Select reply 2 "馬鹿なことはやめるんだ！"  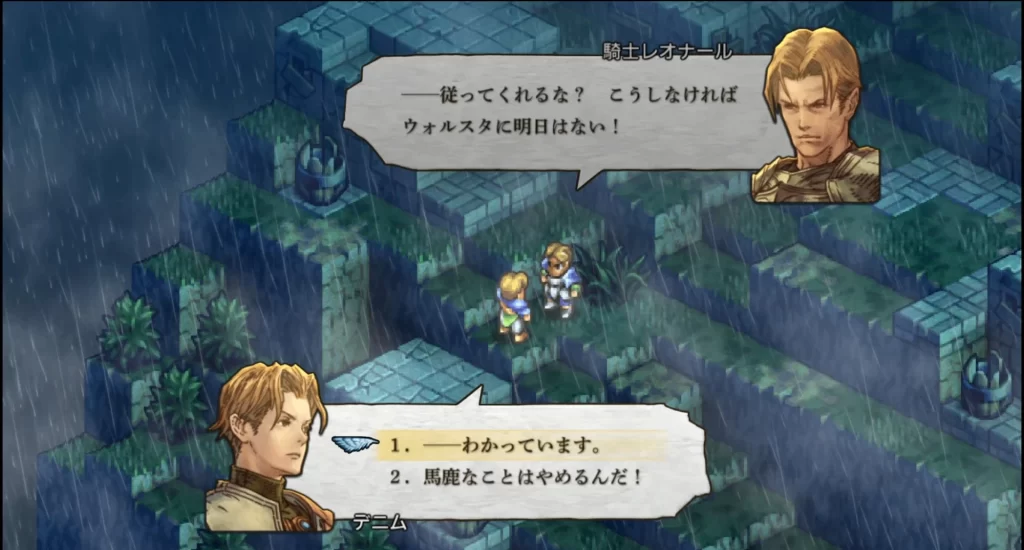[515, 477]
